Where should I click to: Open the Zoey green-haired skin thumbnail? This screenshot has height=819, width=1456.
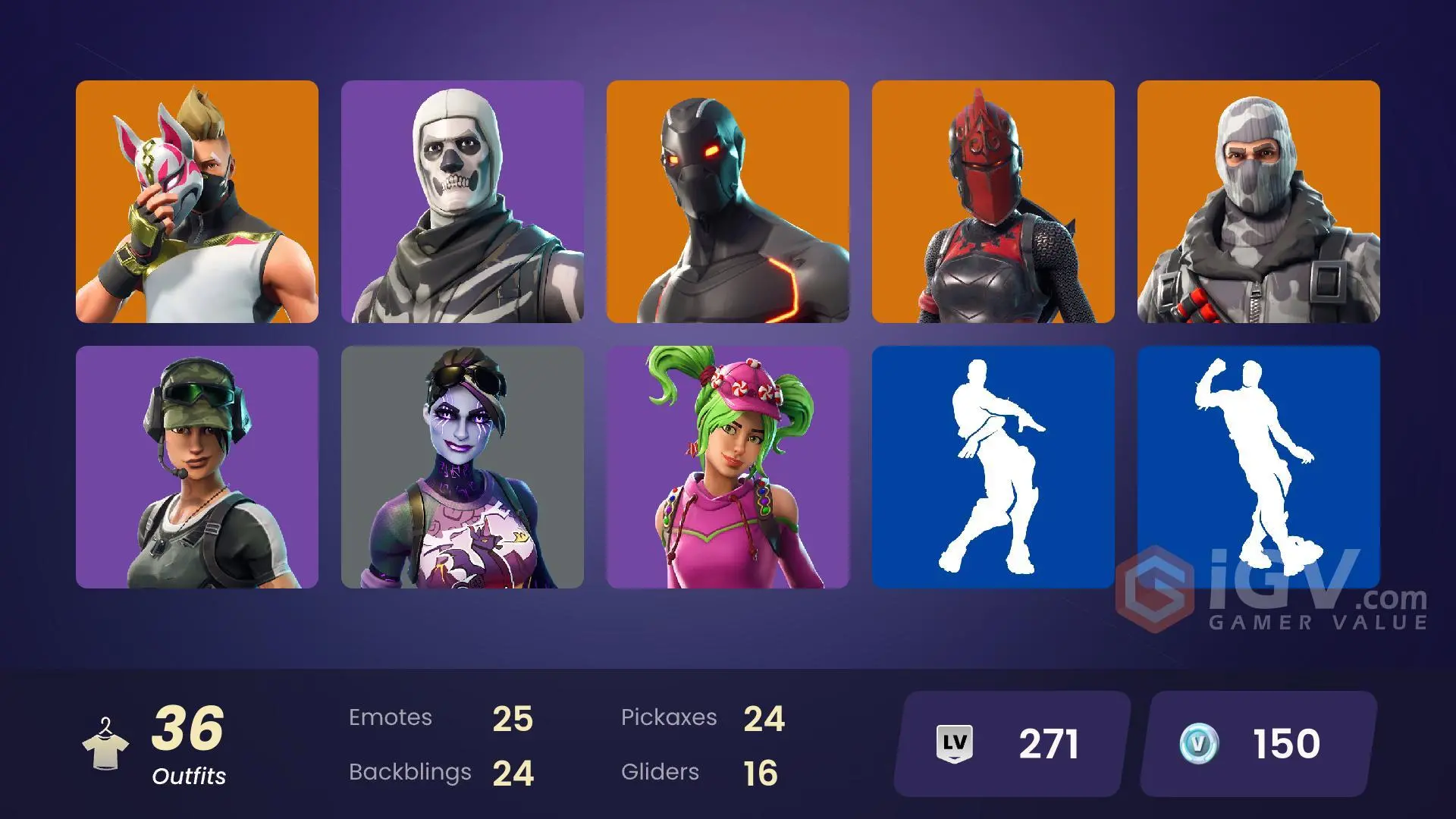pyautogui.click(x=728, y=466)
